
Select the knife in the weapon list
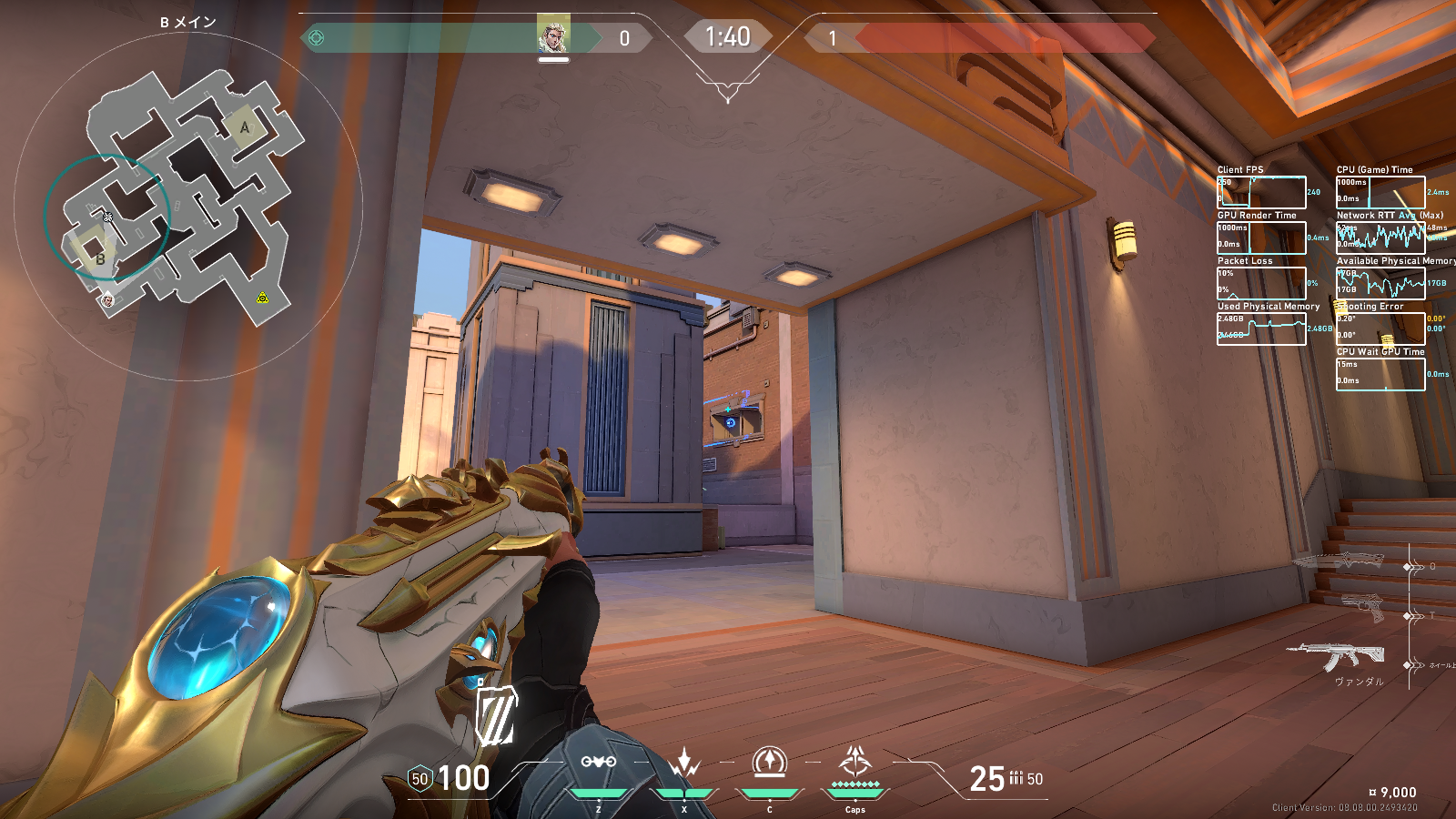[1341, 561]
